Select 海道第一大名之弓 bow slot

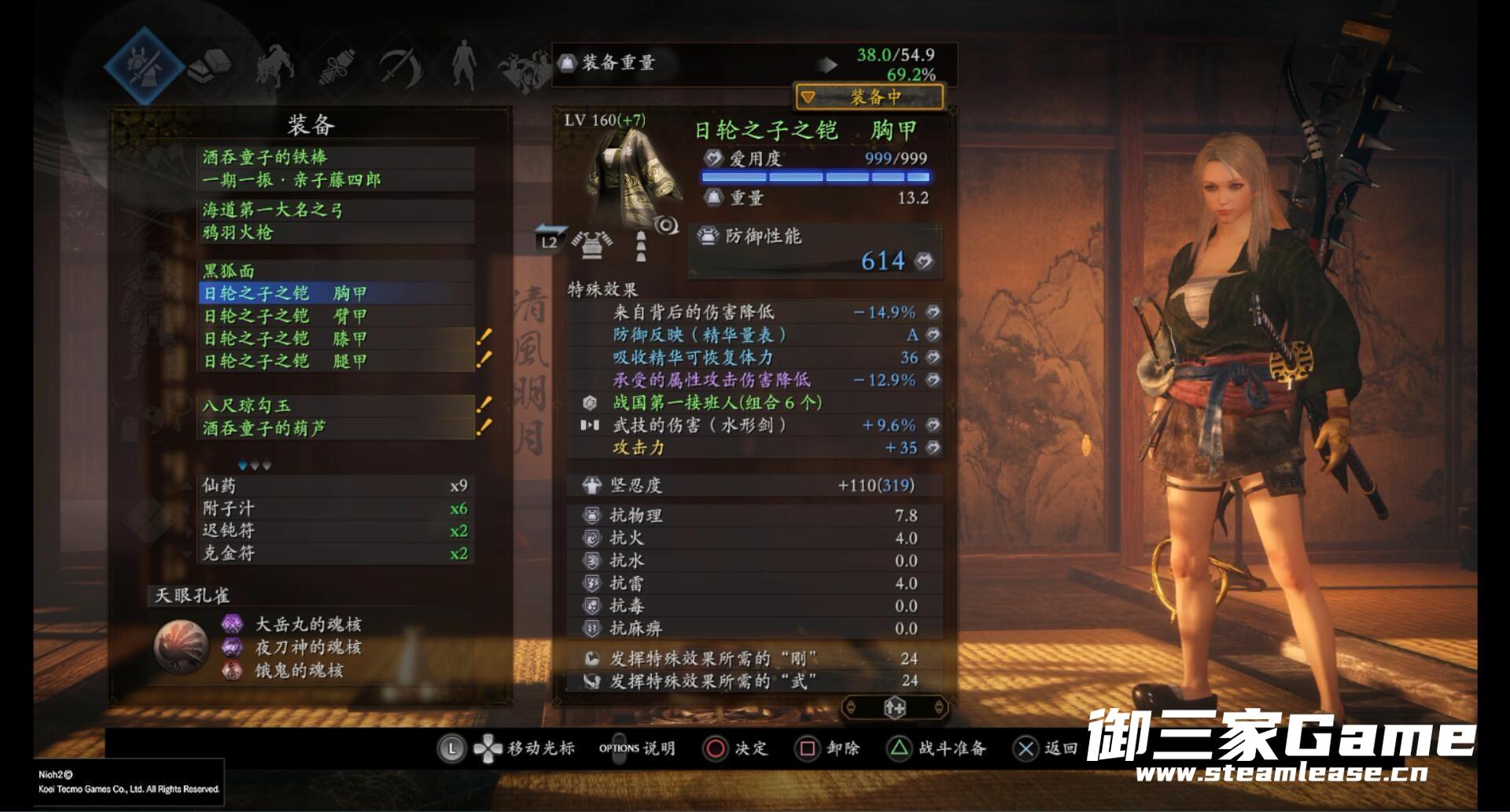point(337,210)
